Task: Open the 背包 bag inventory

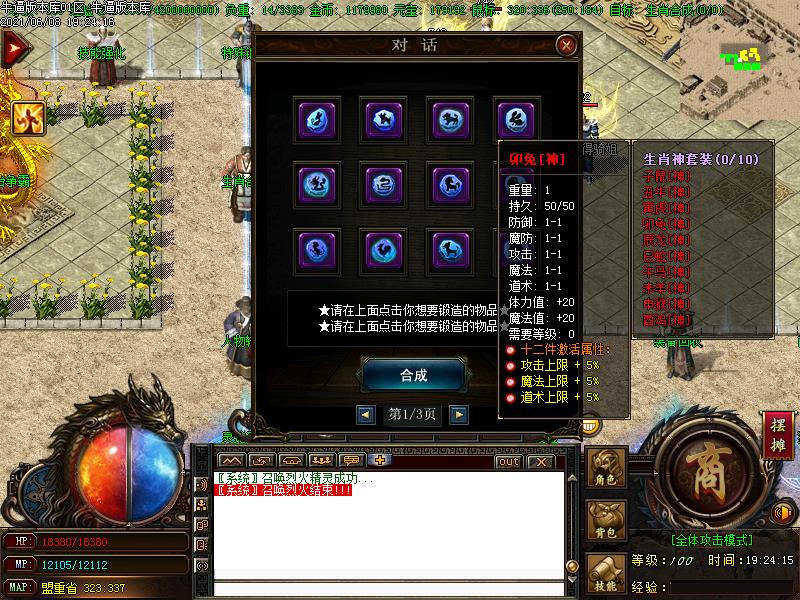Action: [606, 523]
